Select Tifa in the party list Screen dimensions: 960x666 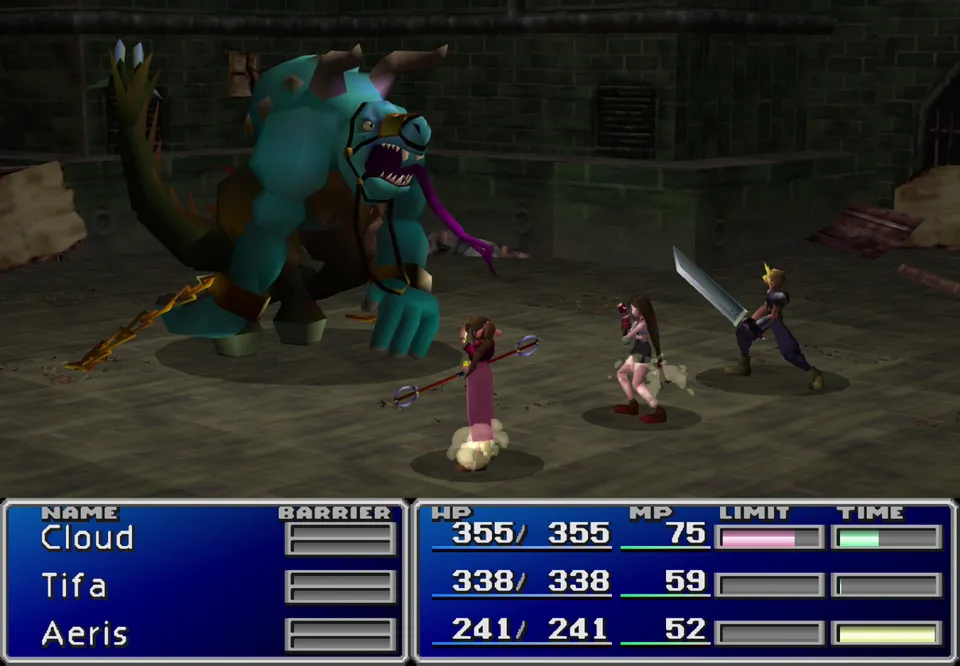[74, 585]
